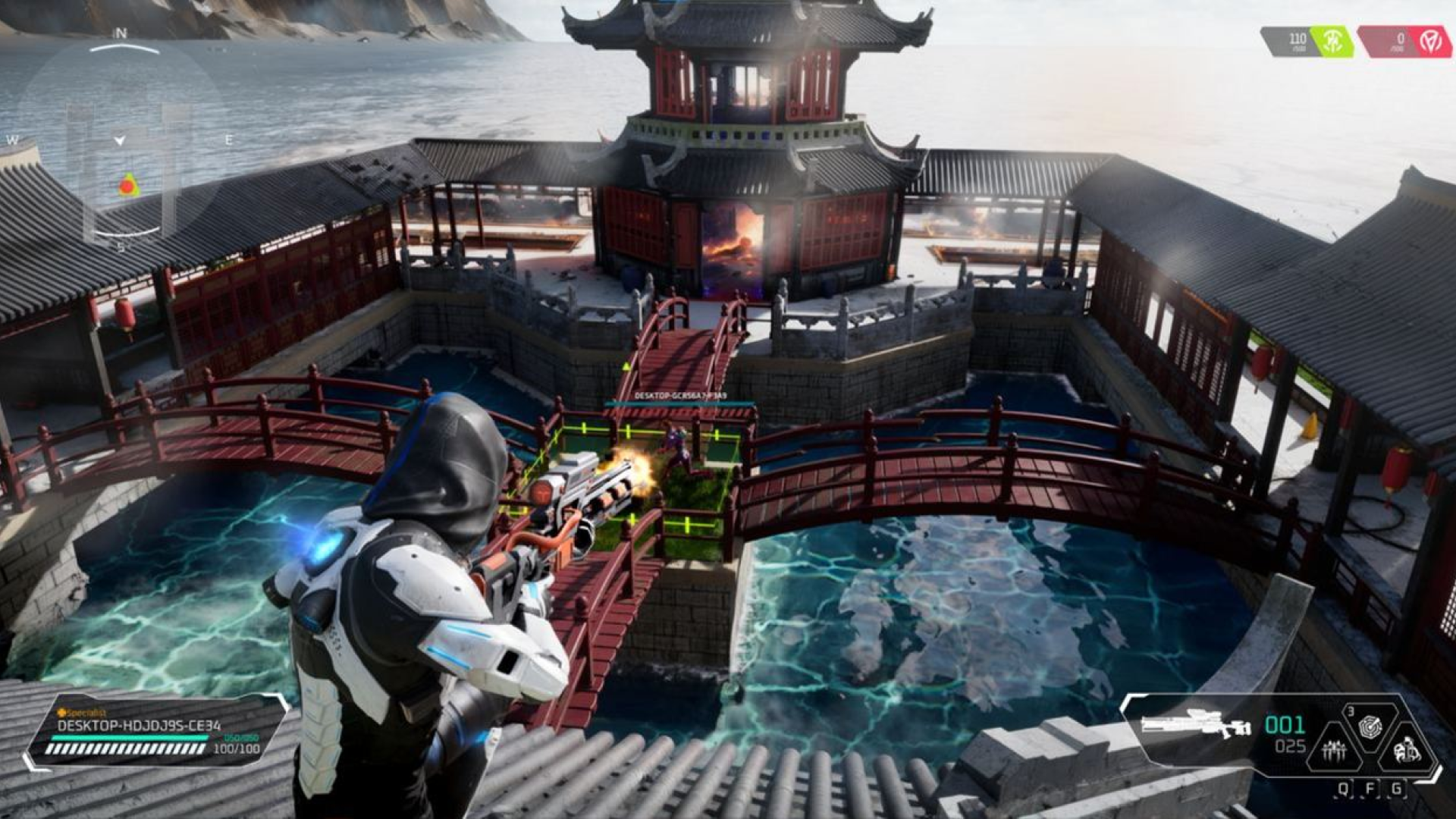
Task: Click the red objective marker on the minimap
Action: pos(129,186)
